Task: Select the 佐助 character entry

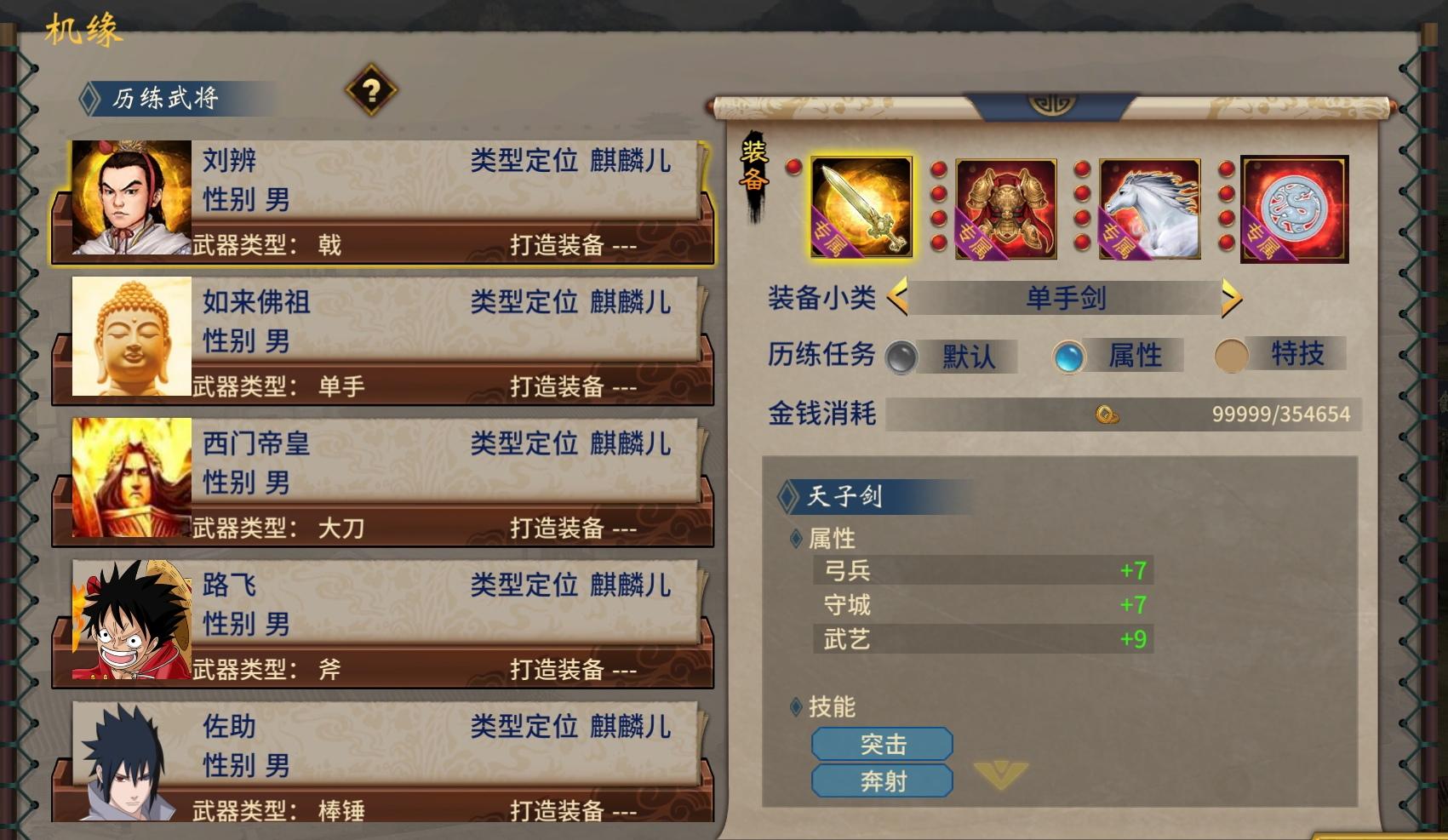Action: [x=383, y=749]
